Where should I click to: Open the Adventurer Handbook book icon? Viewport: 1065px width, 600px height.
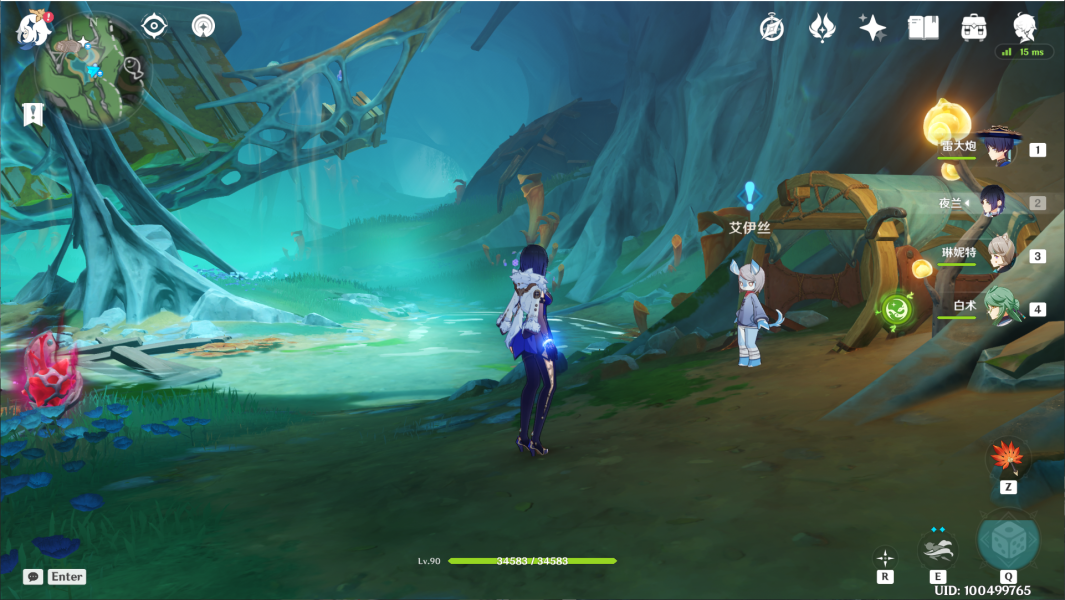point(922,28)
